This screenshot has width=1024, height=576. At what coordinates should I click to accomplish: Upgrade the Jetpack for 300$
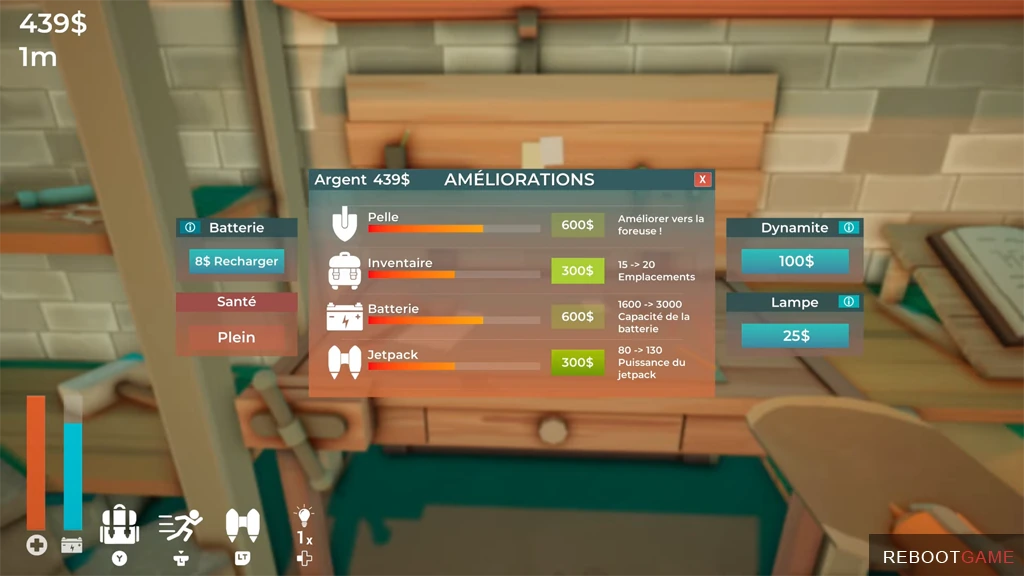[577, 362]
